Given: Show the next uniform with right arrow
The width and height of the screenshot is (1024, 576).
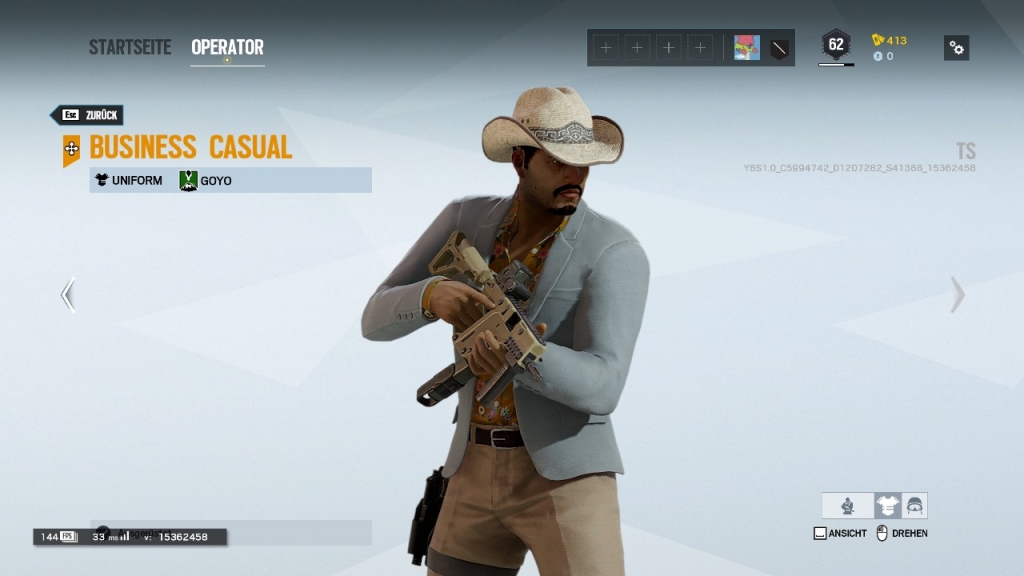Looking at the screenshot, I should [x=957, y=294].
